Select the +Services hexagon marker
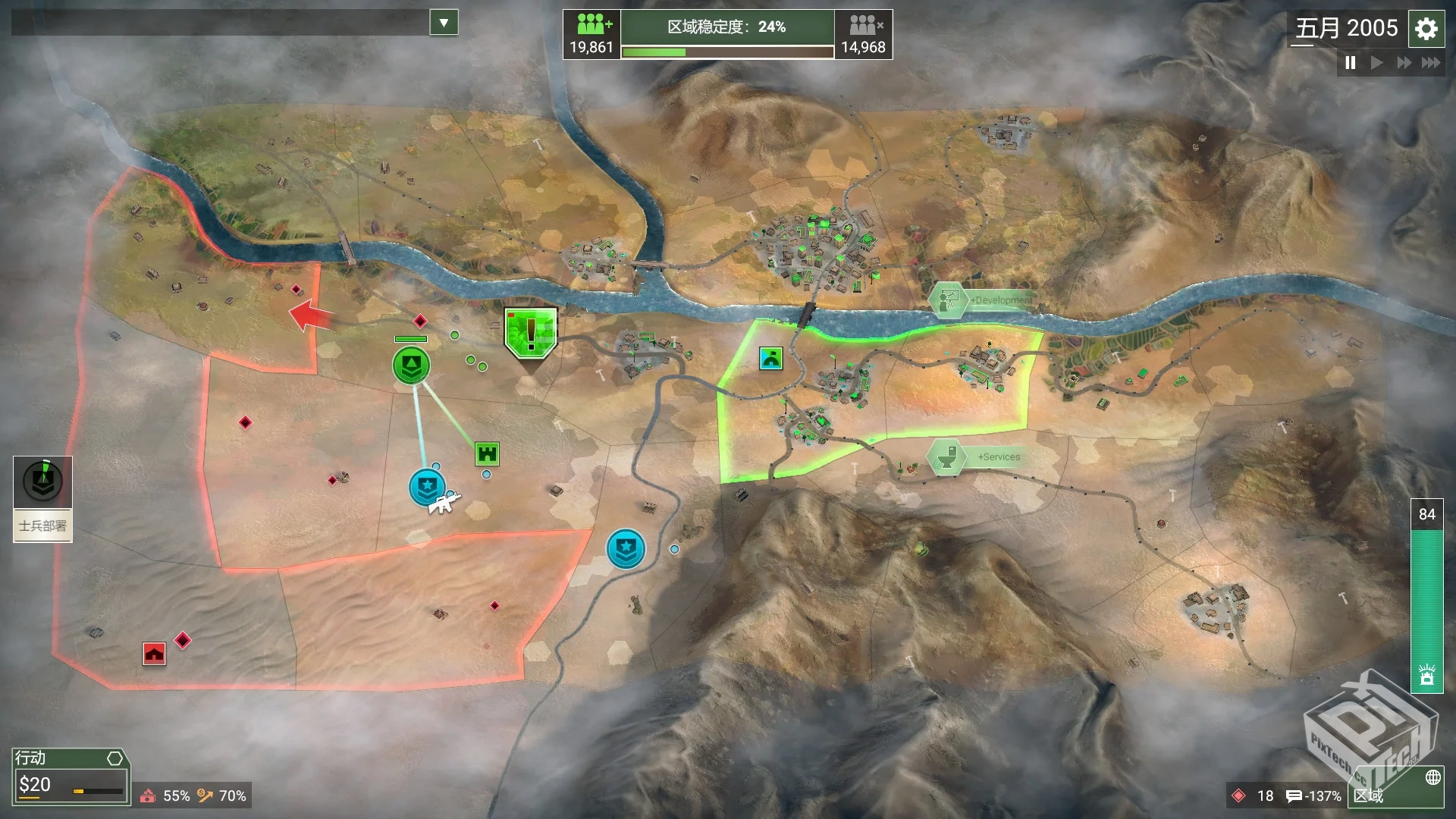 point(946,457)
